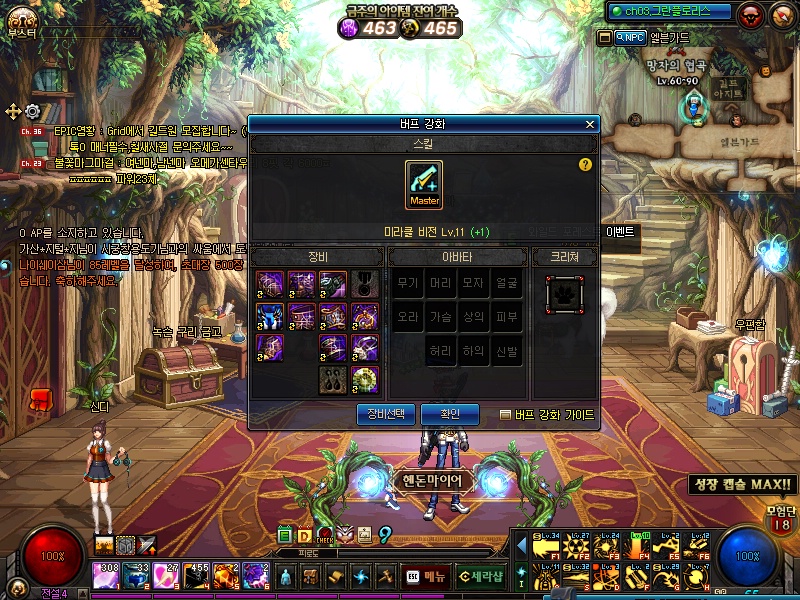Open chat settings gear icon

point(32,110)
